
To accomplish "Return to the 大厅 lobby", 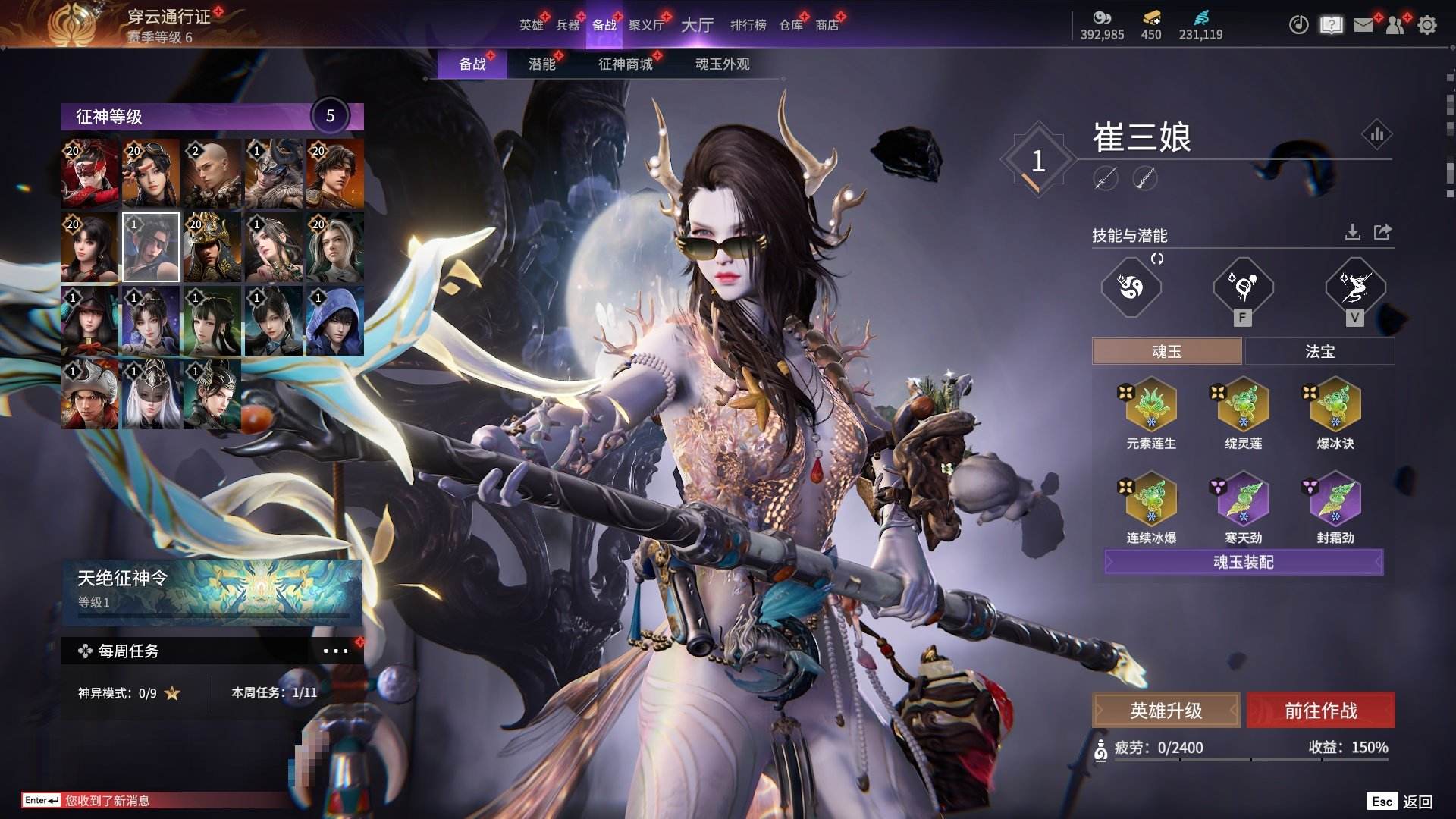I will pos(697,25).
